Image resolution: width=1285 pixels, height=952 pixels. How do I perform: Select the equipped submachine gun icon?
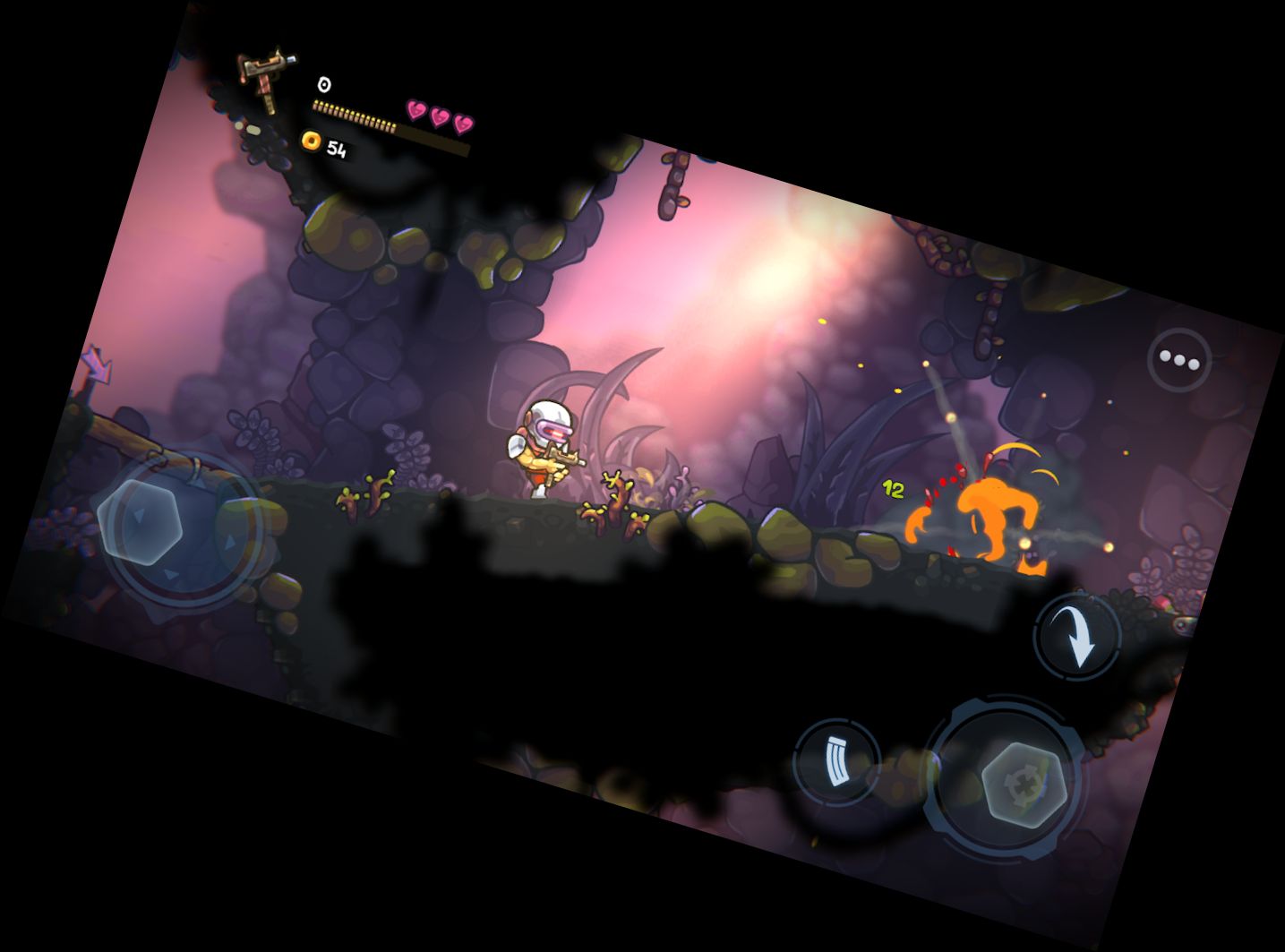[x=261, y=77]
